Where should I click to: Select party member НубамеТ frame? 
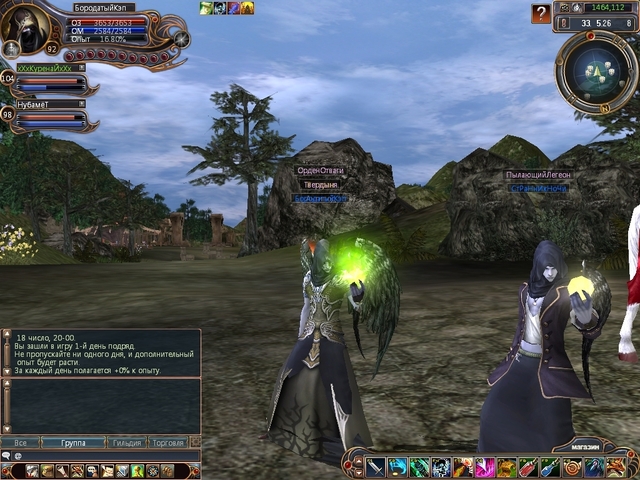point(50,116)
